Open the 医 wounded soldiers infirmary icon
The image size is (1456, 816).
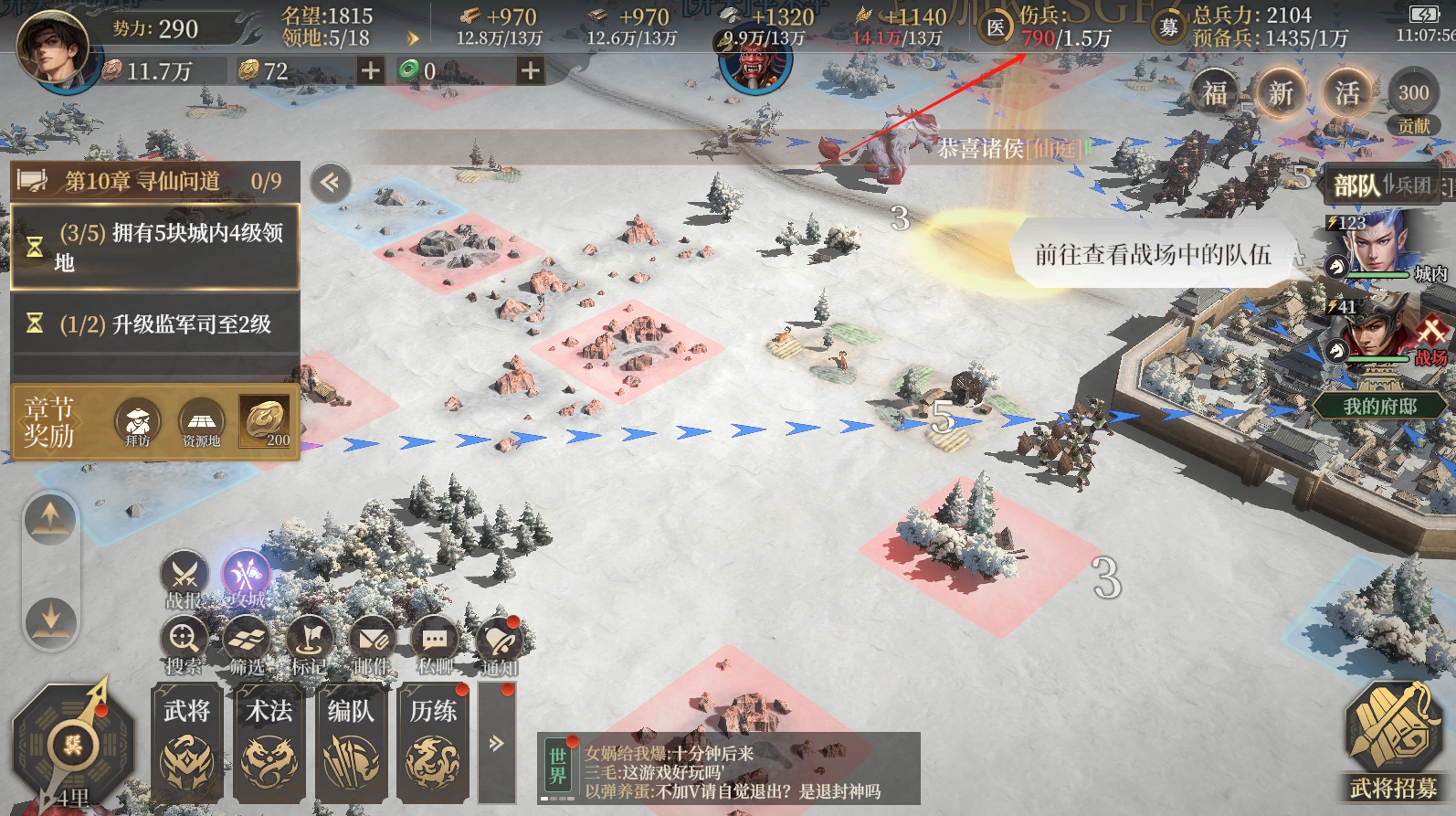click(x=995, y=27)
